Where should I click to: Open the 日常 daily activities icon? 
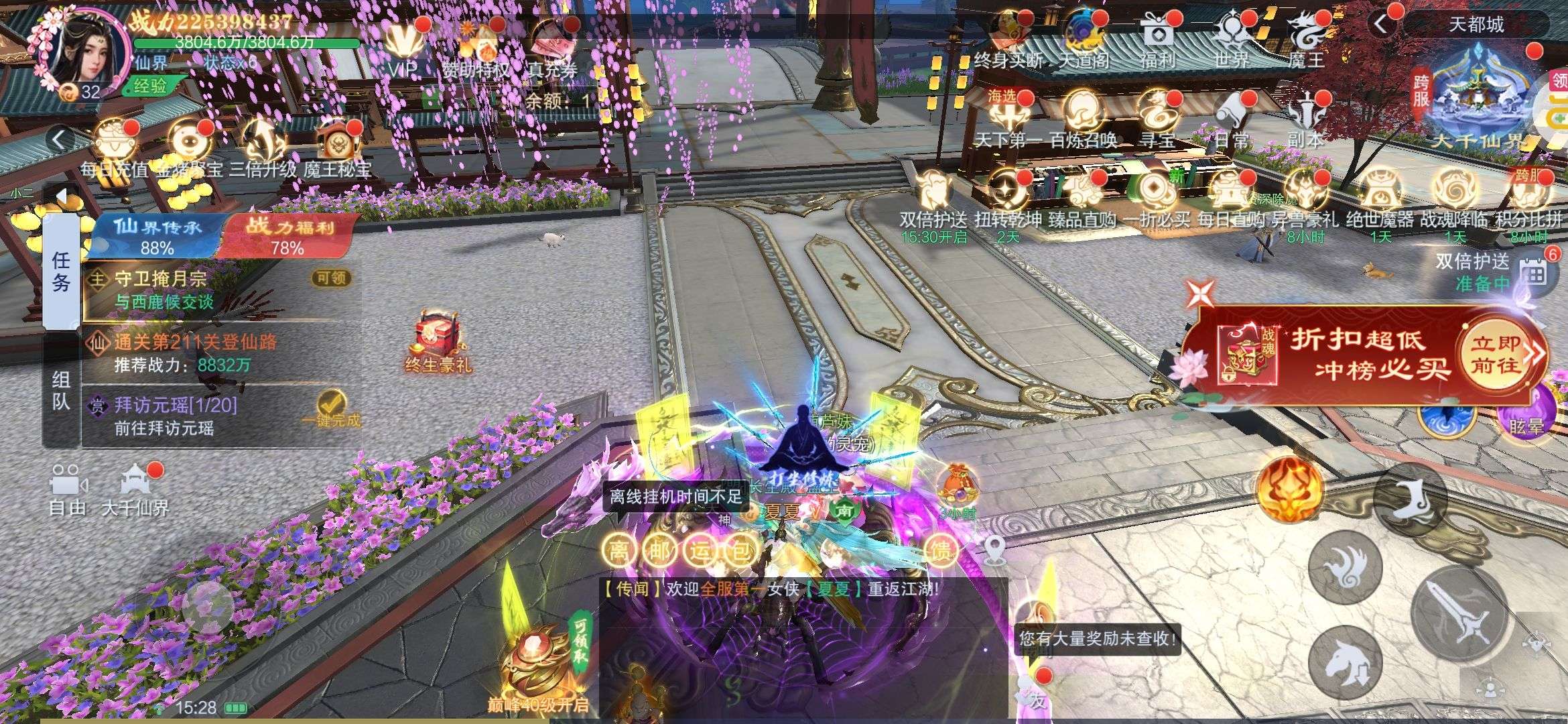pos(1232,119)
